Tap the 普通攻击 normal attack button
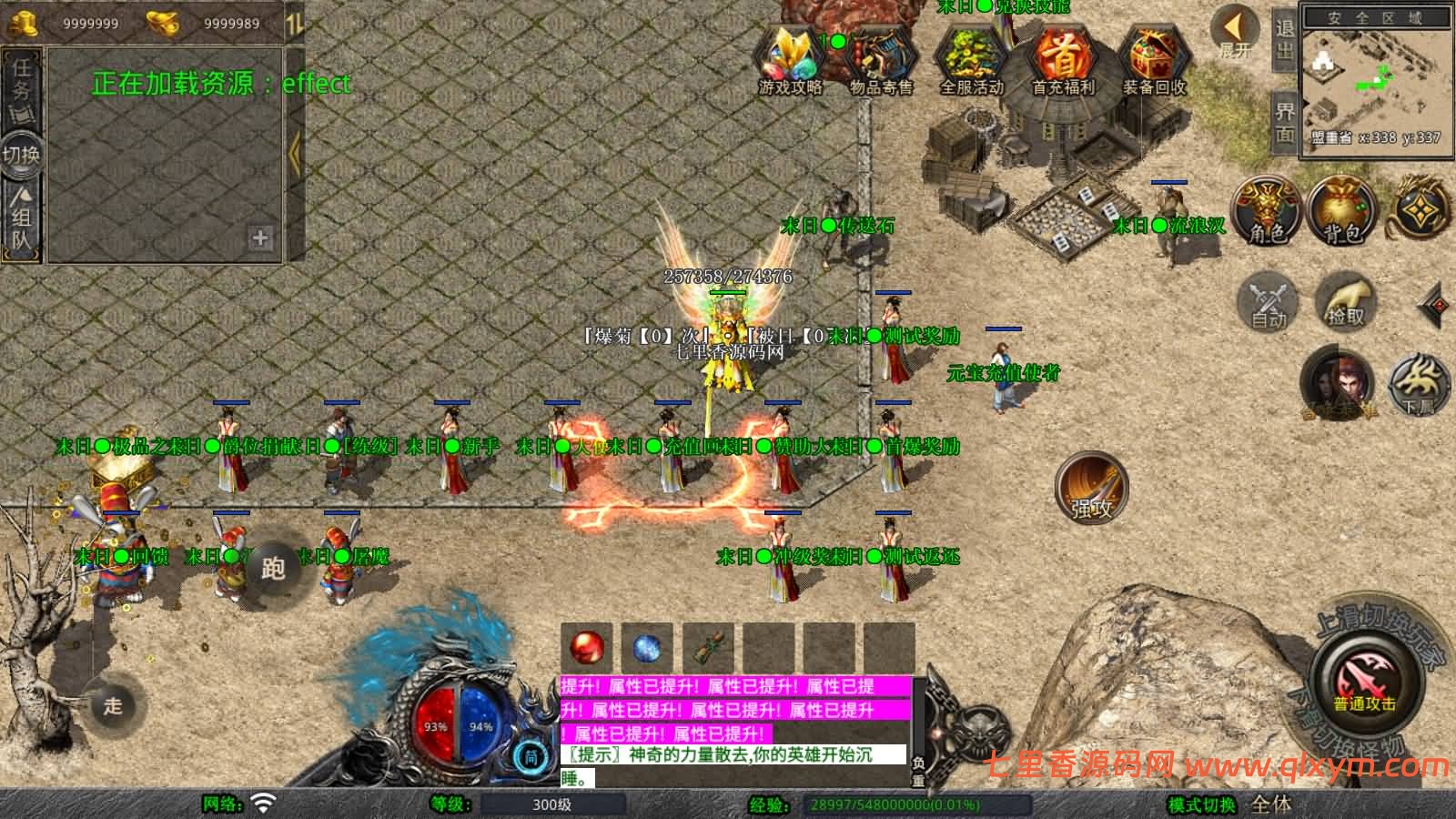The width and height of the screenshot is (1456, 819). click(x=1364, y=681)
